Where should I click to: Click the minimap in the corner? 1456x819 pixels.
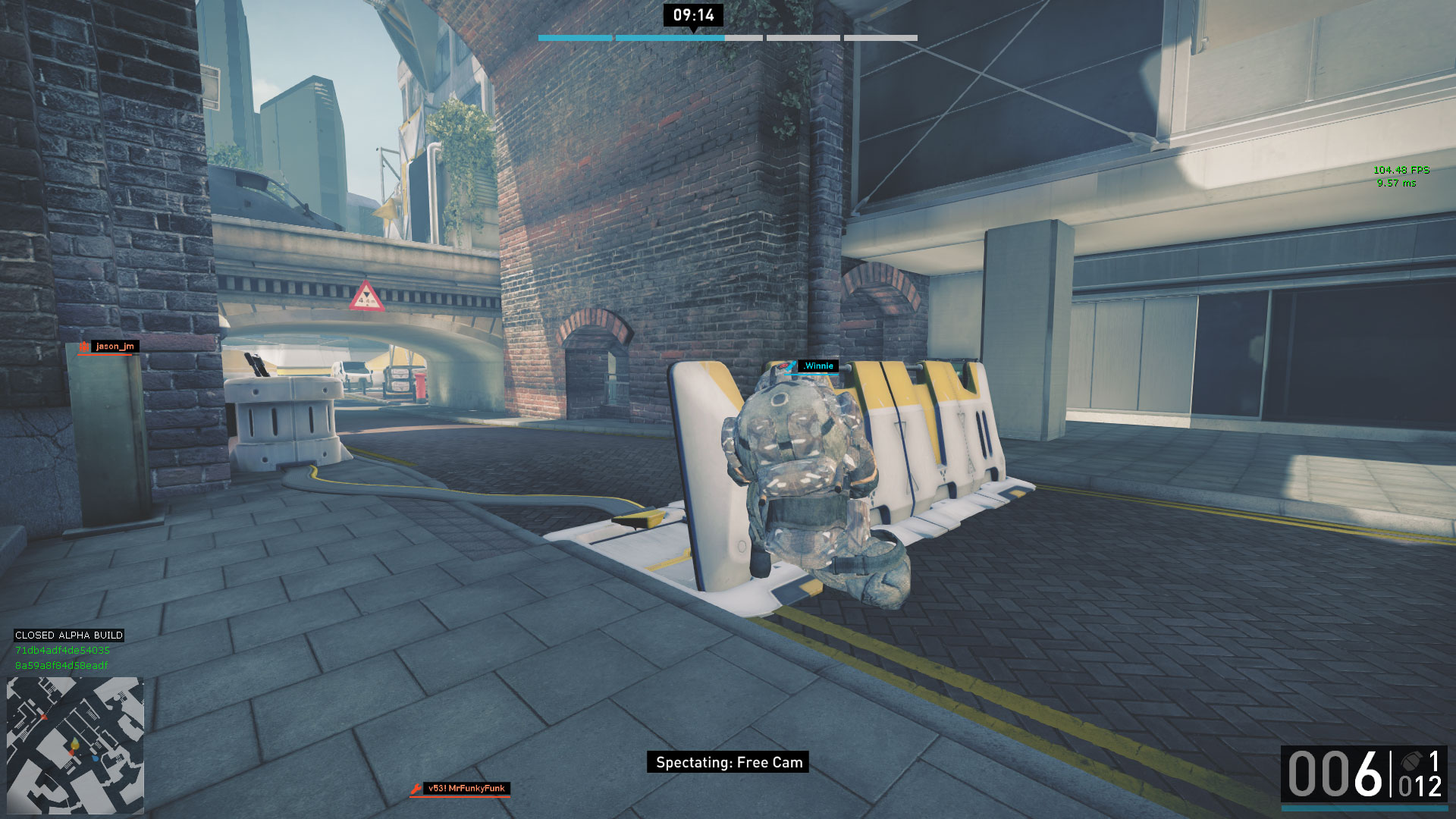(75, 745)
